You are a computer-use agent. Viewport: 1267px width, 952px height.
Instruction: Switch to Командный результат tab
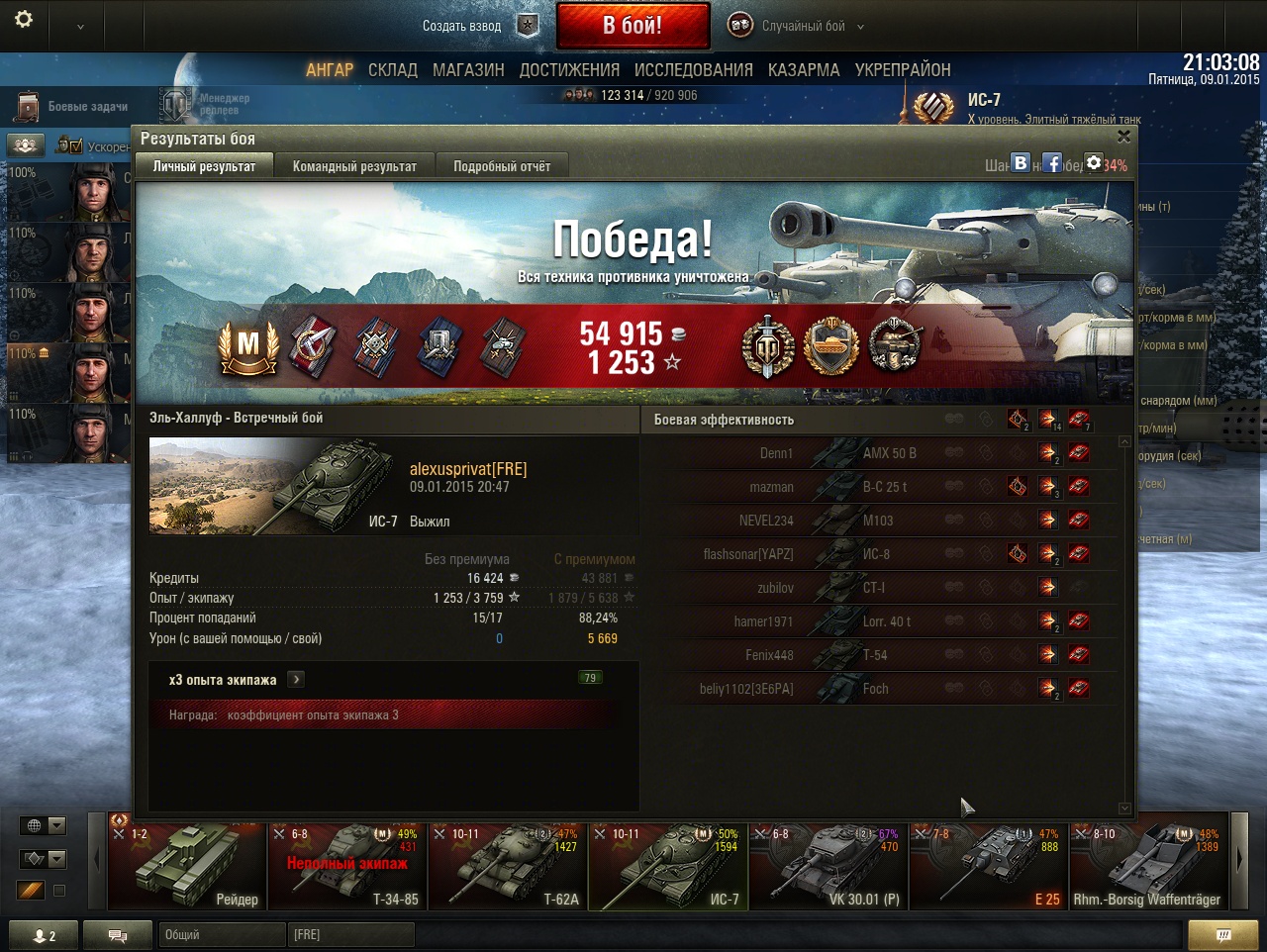tap(354, 166)
